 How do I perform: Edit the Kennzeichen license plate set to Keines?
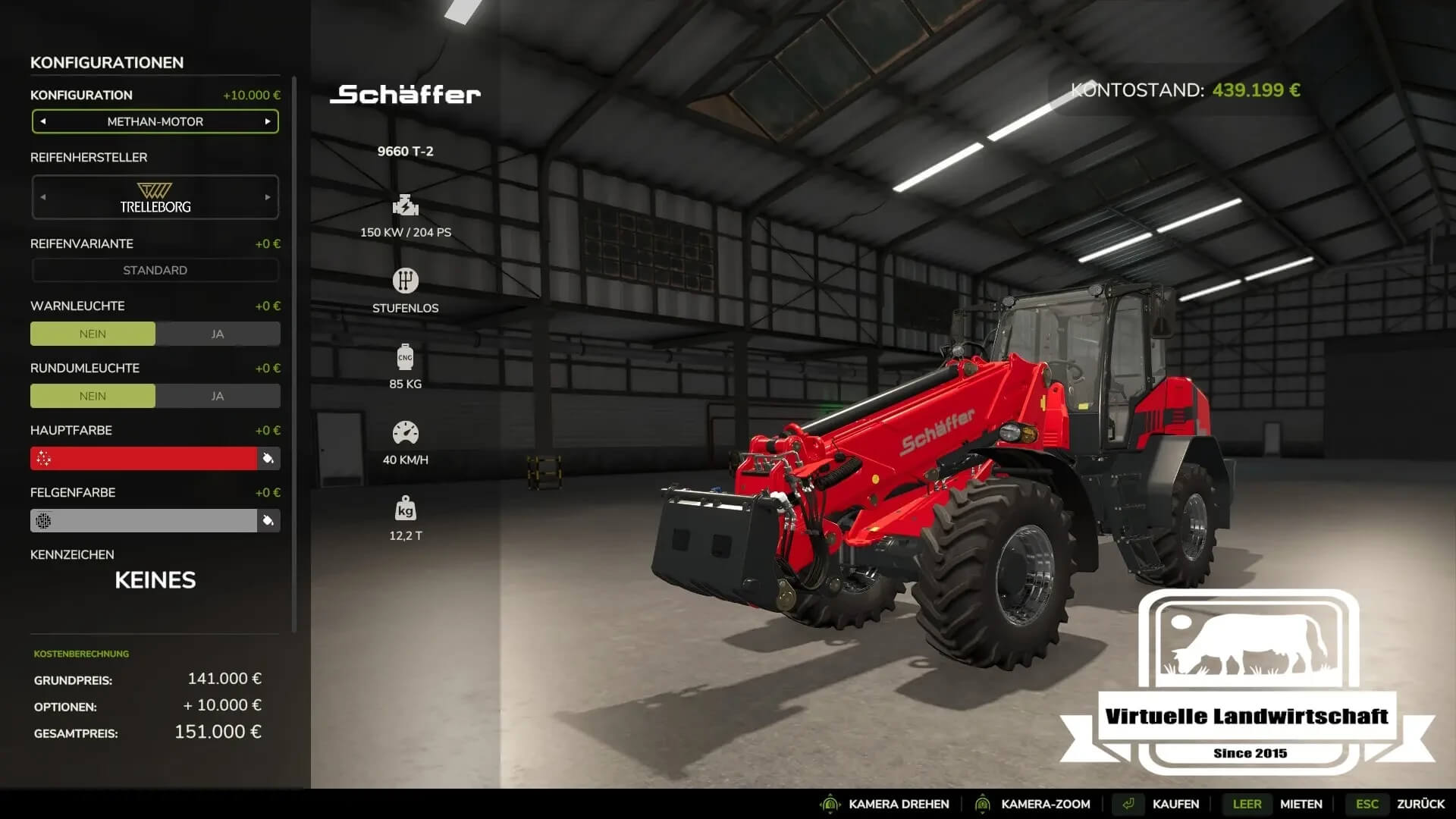tap(155, 580)
